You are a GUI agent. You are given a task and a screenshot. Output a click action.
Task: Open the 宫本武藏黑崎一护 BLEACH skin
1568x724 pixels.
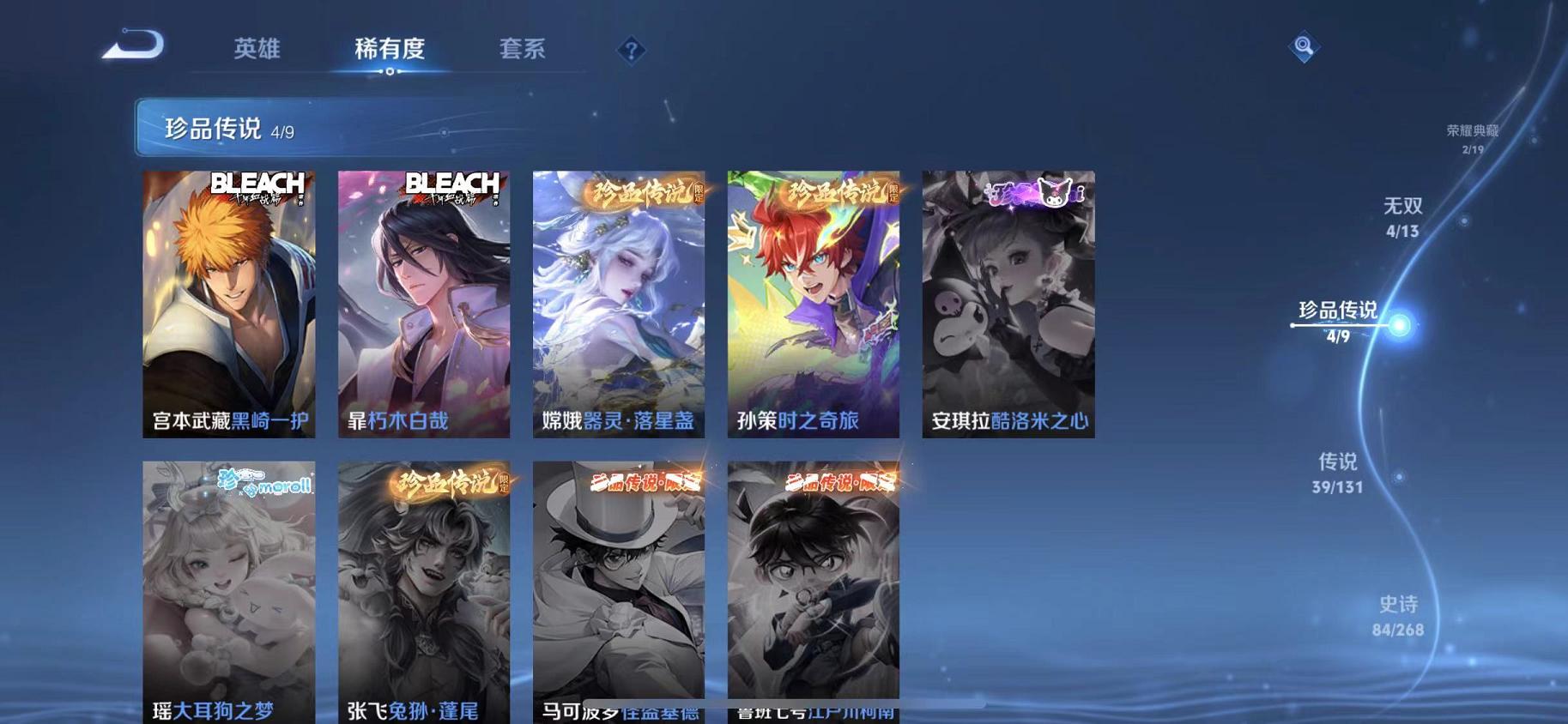228,305
